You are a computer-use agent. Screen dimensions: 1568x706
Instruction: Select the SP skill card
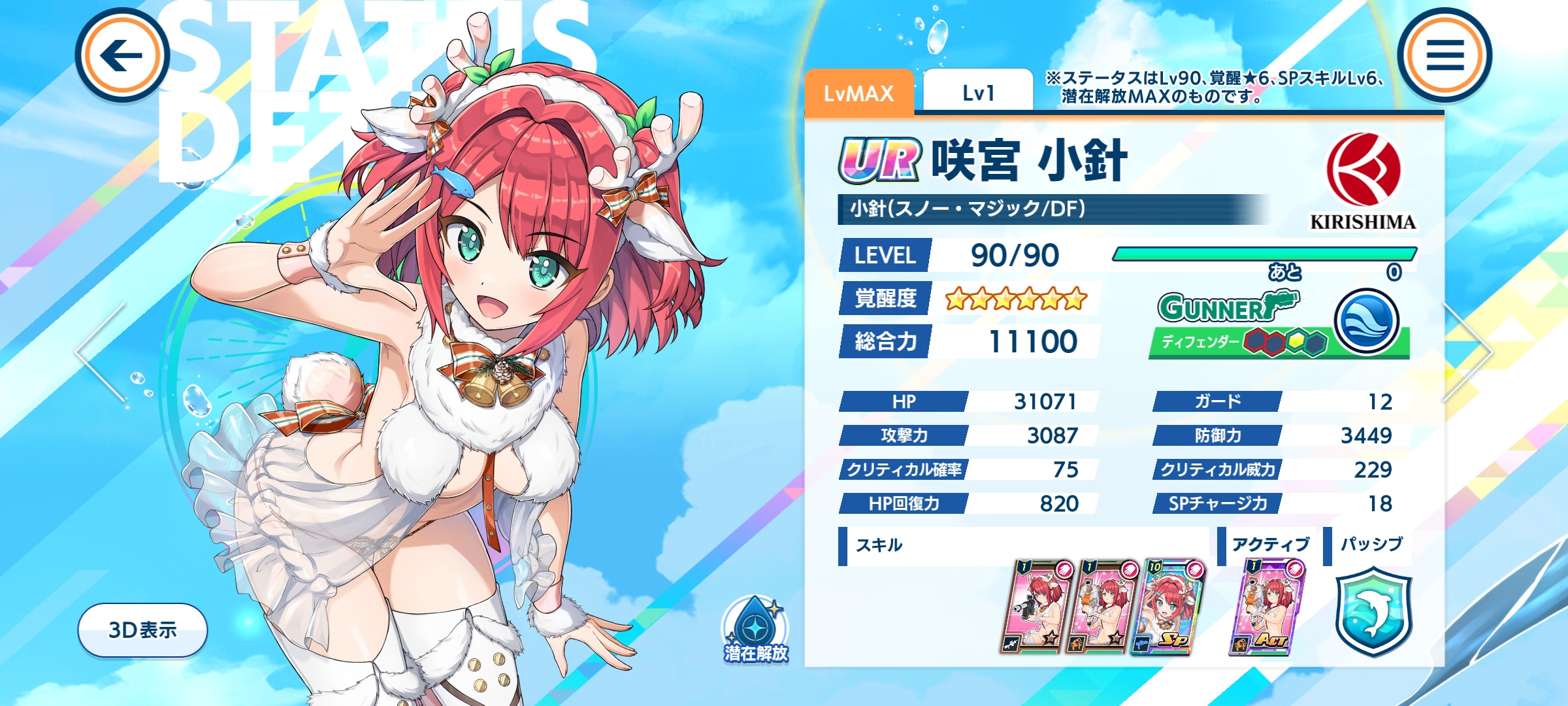[x=1167, y=607]
